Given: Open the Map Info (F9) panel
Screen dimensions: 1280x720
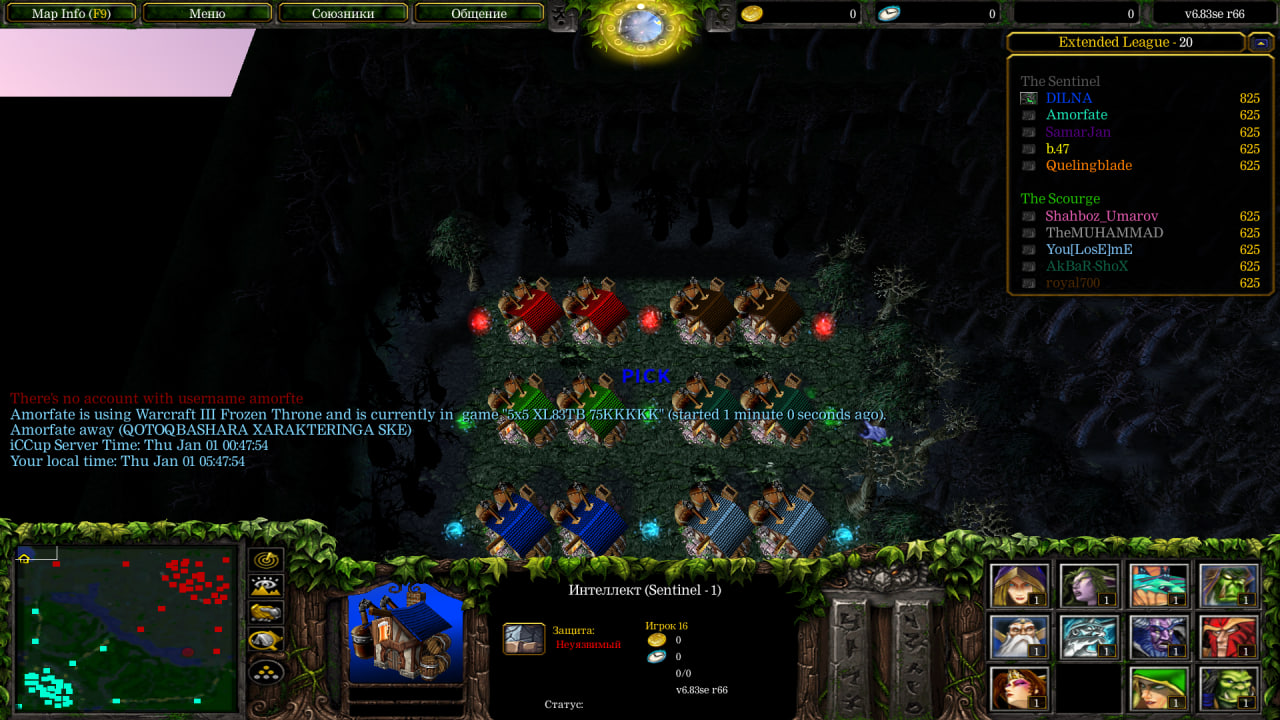Looking at the screenshot, I should (x=70, y=14).
